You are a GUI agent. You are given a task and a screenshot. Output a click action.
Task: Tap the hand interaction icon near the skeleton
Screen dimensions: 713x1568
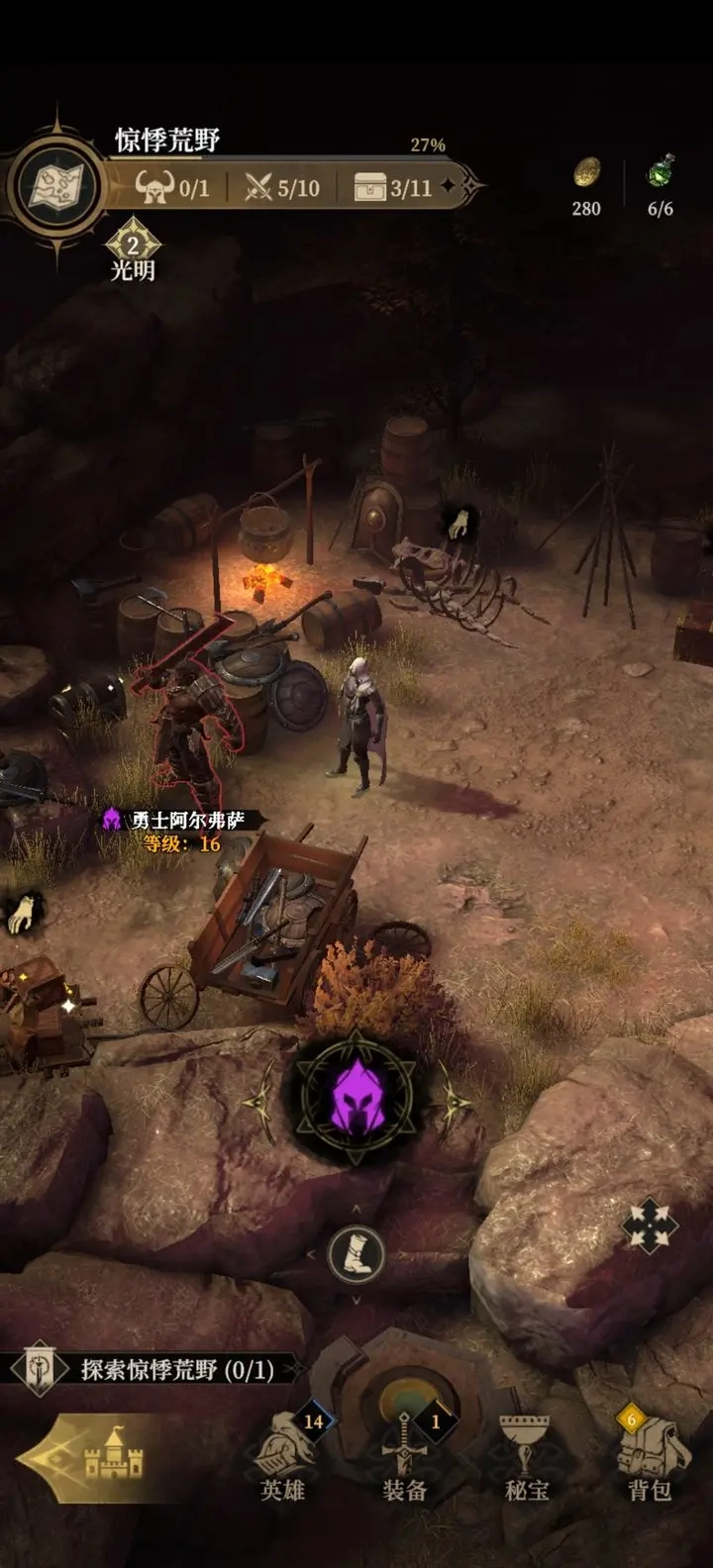458,526
